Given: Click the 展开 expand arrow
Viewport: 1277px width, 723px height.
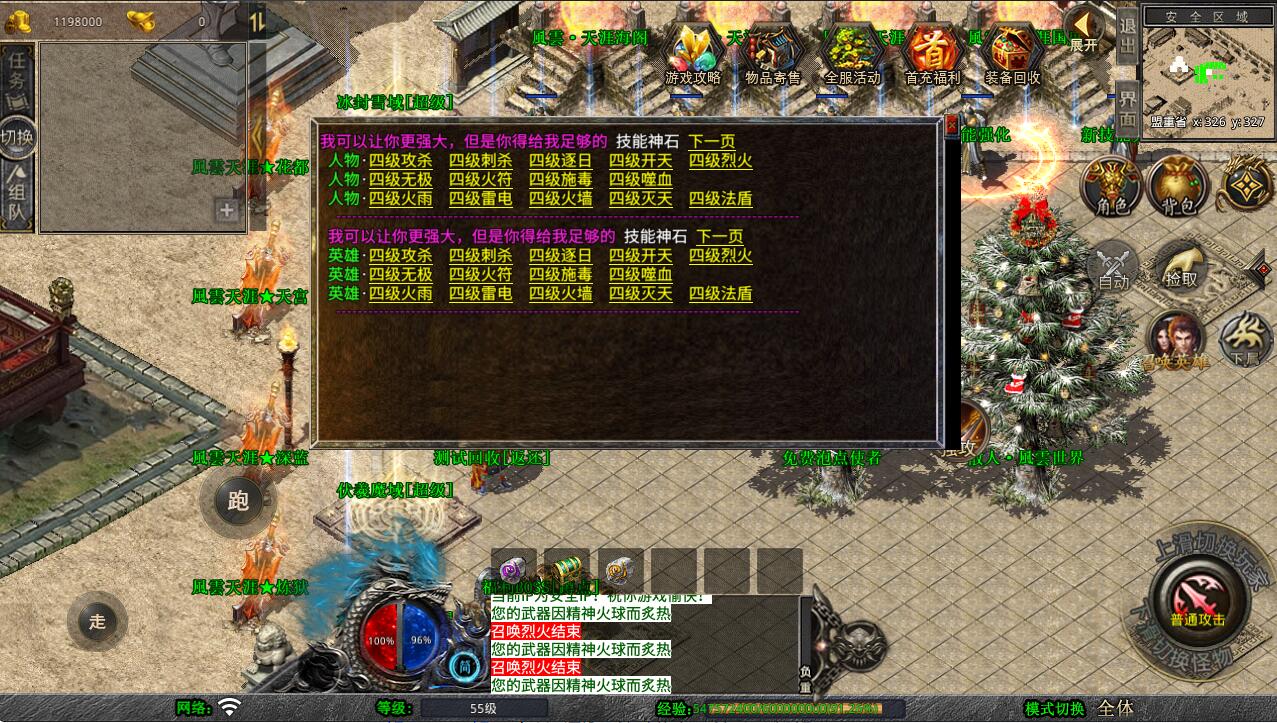Looking at the screenshot, I should (x=1084, y=28).
